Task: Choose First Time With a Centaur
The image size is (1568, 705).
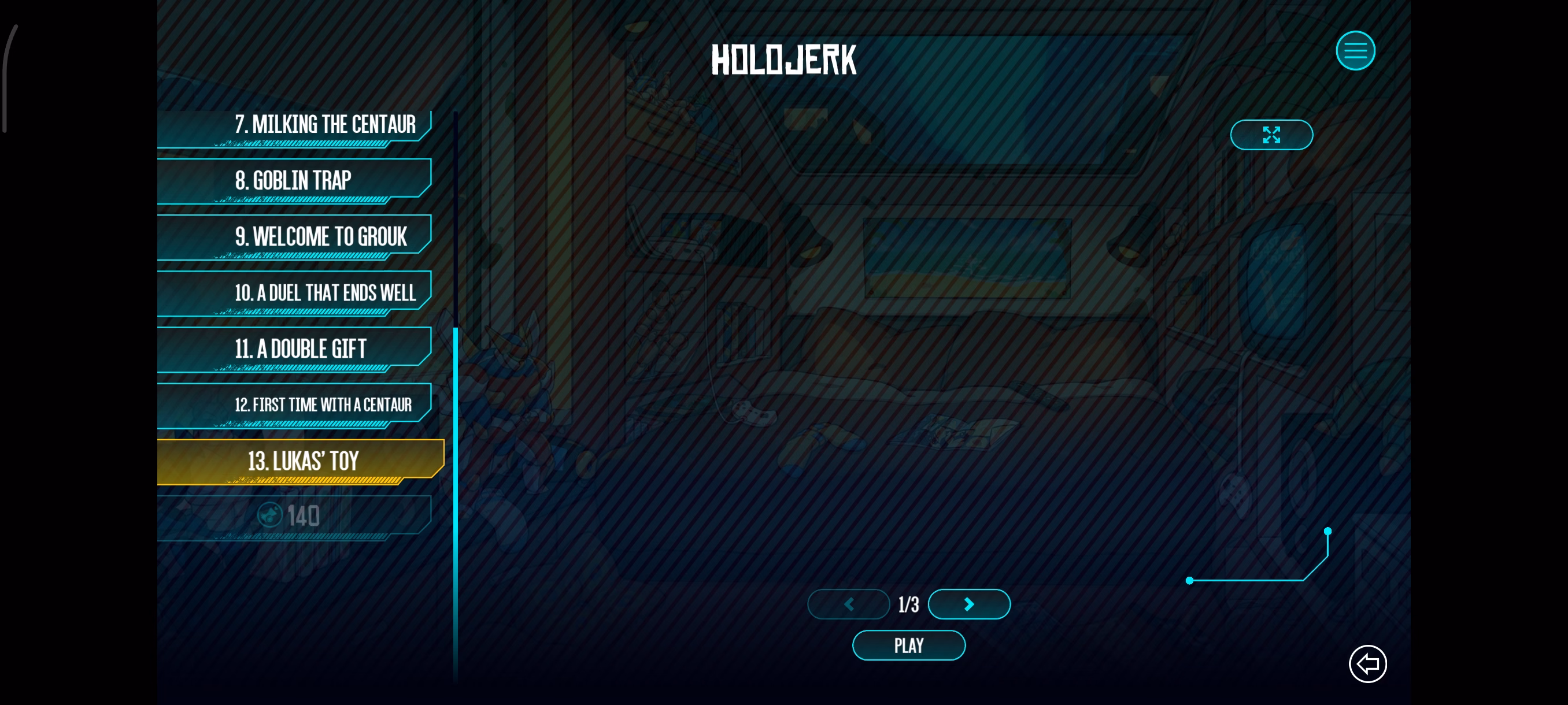Action: 295,405
